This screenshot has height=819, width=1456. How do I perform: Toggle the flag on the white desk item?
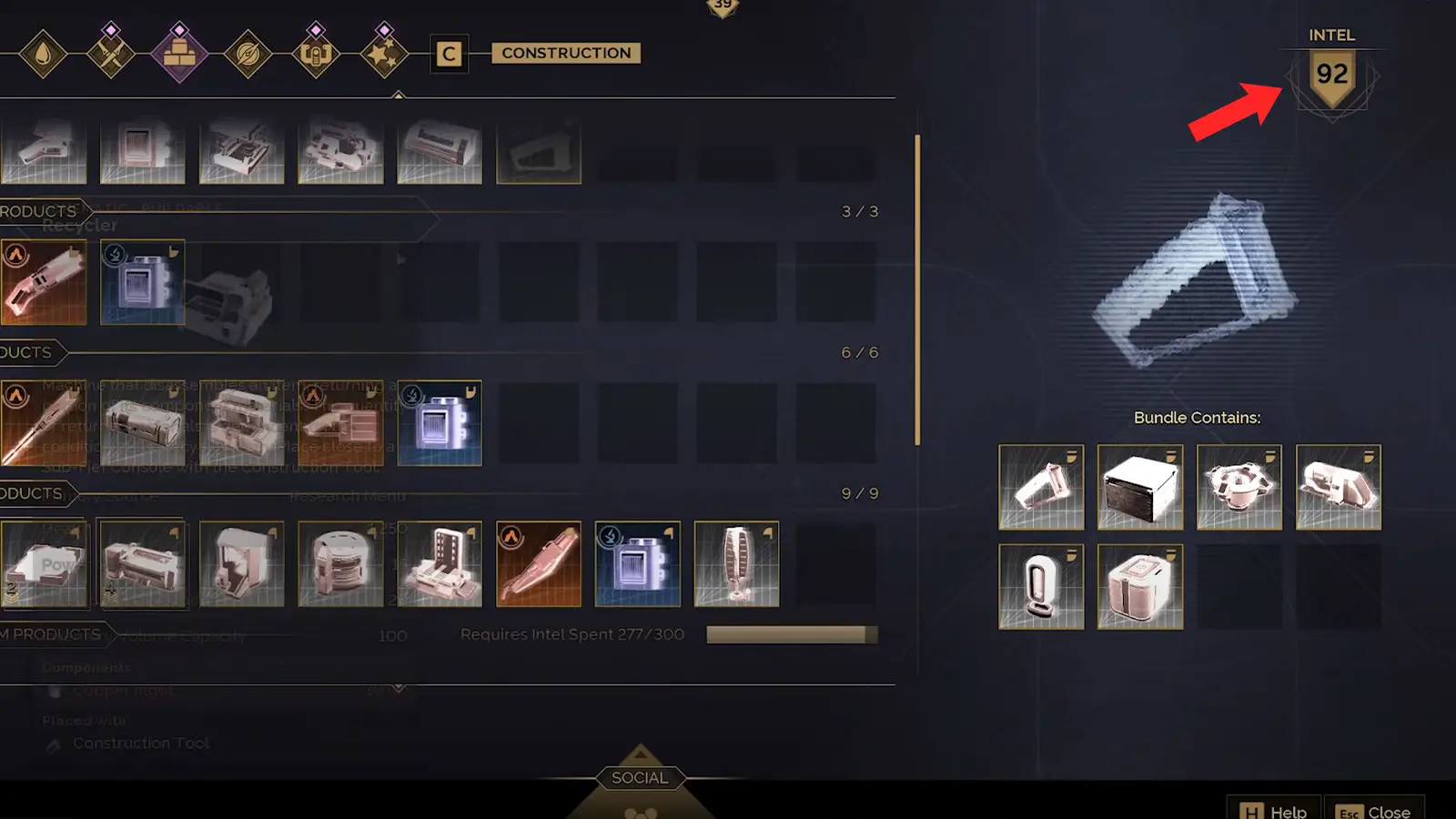pos(471,532)
